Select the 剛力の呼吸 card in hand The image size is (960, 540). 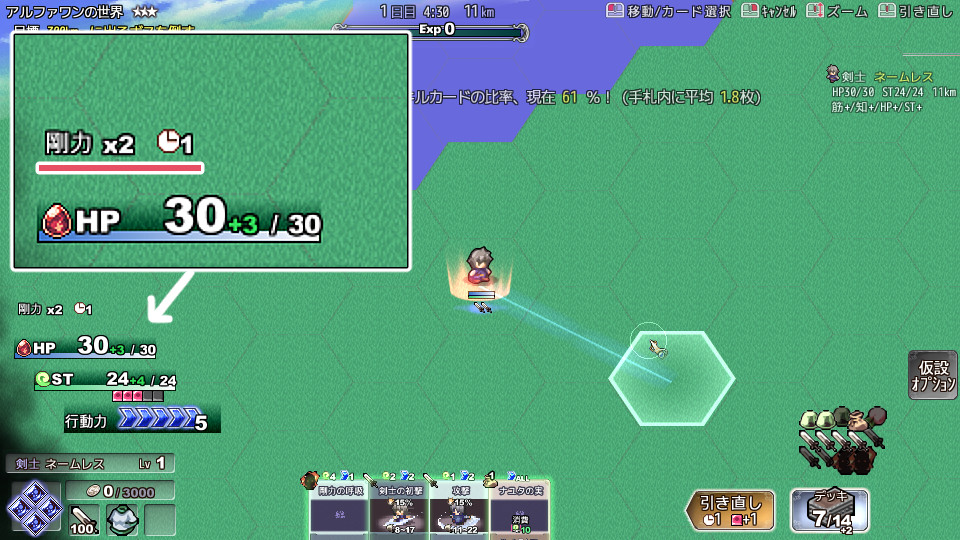point(339,510)
